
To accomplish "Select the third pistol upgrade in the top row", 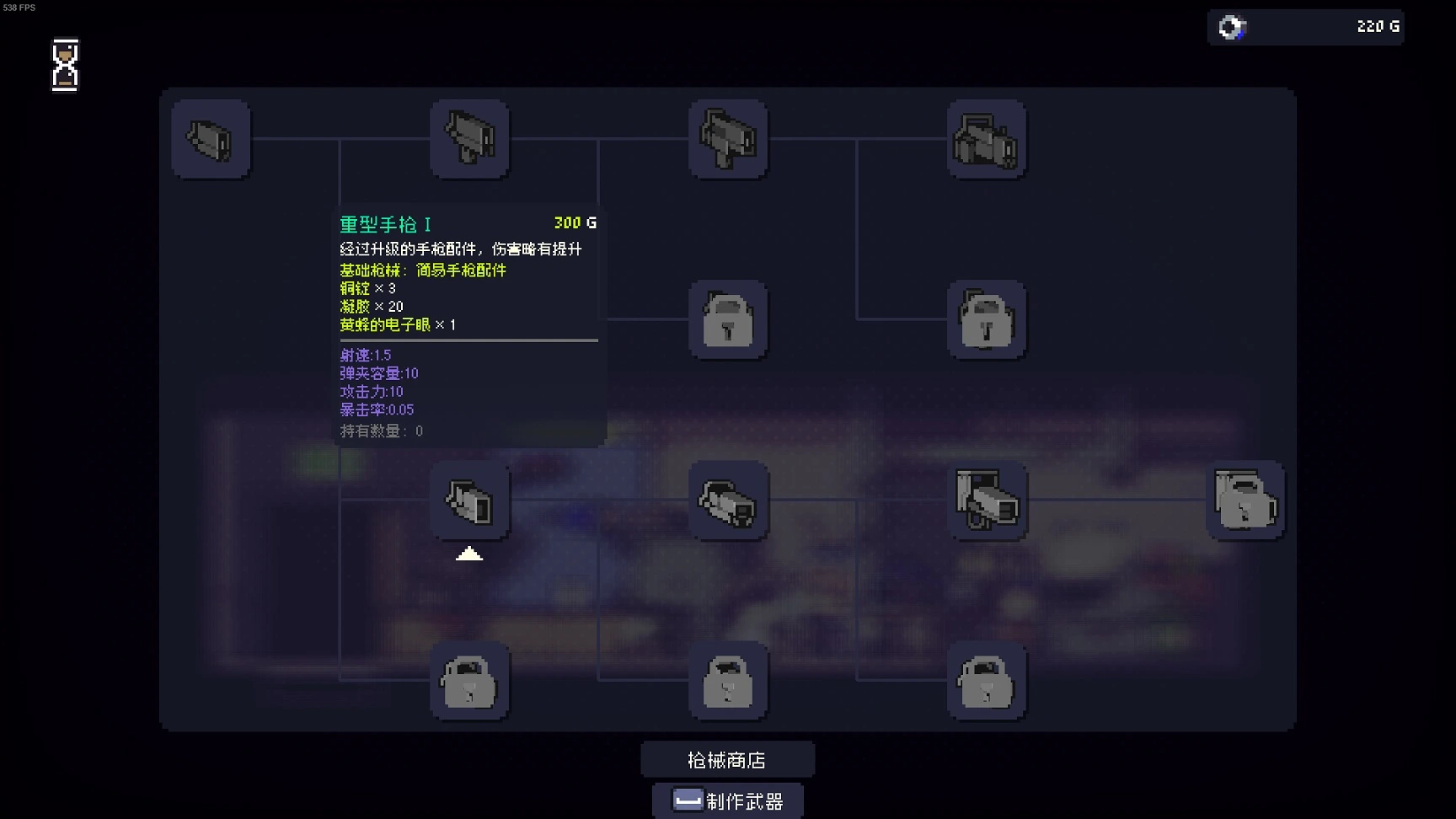I will [x=728, y=139].
